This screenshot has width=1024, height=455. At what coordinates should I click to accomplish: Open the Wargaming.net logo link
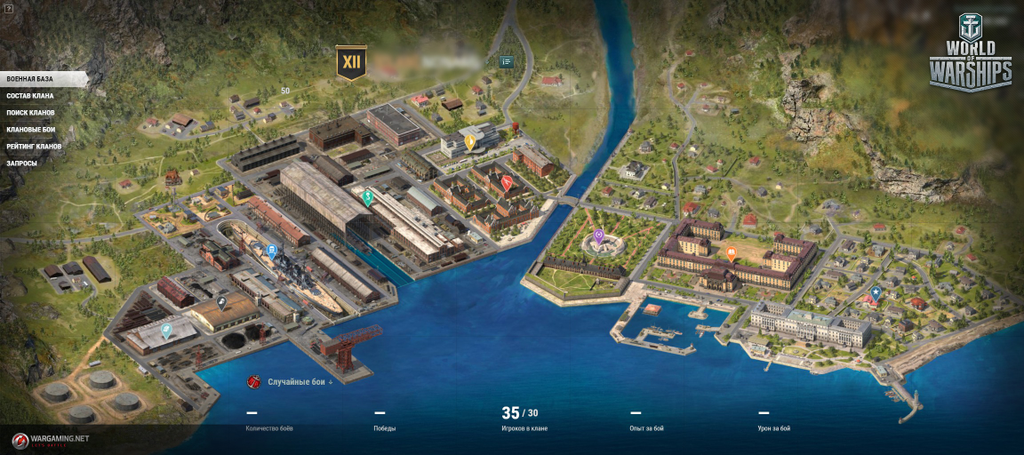(52, 440)
